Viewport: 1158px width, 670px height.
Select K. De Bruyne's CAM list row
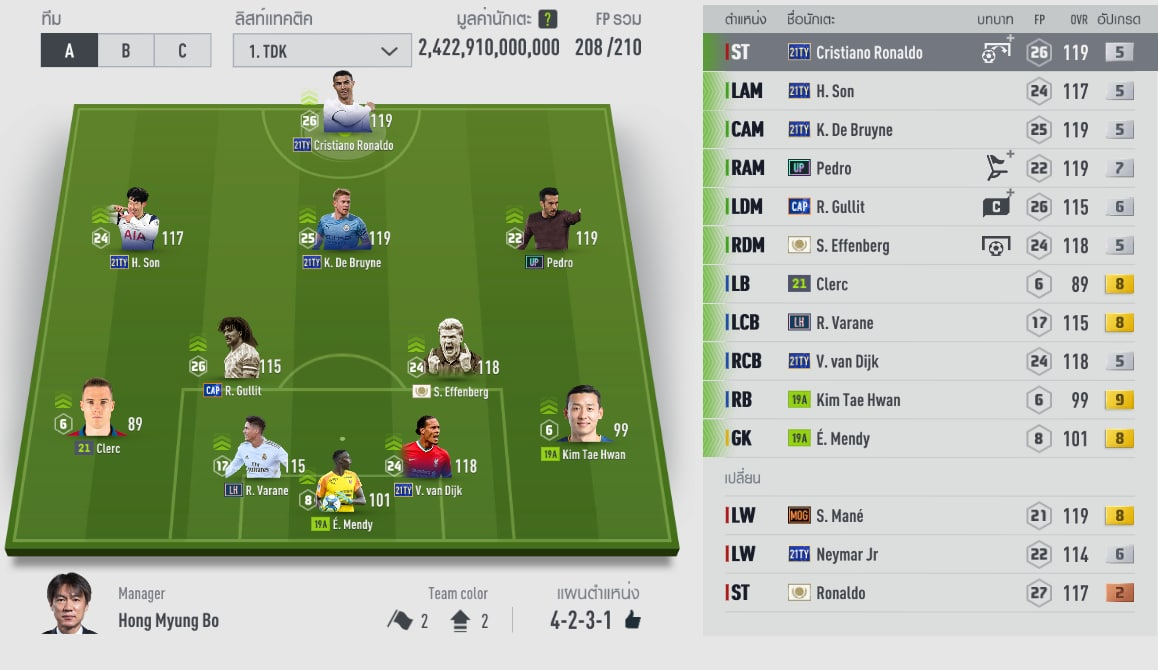(930, 130)
